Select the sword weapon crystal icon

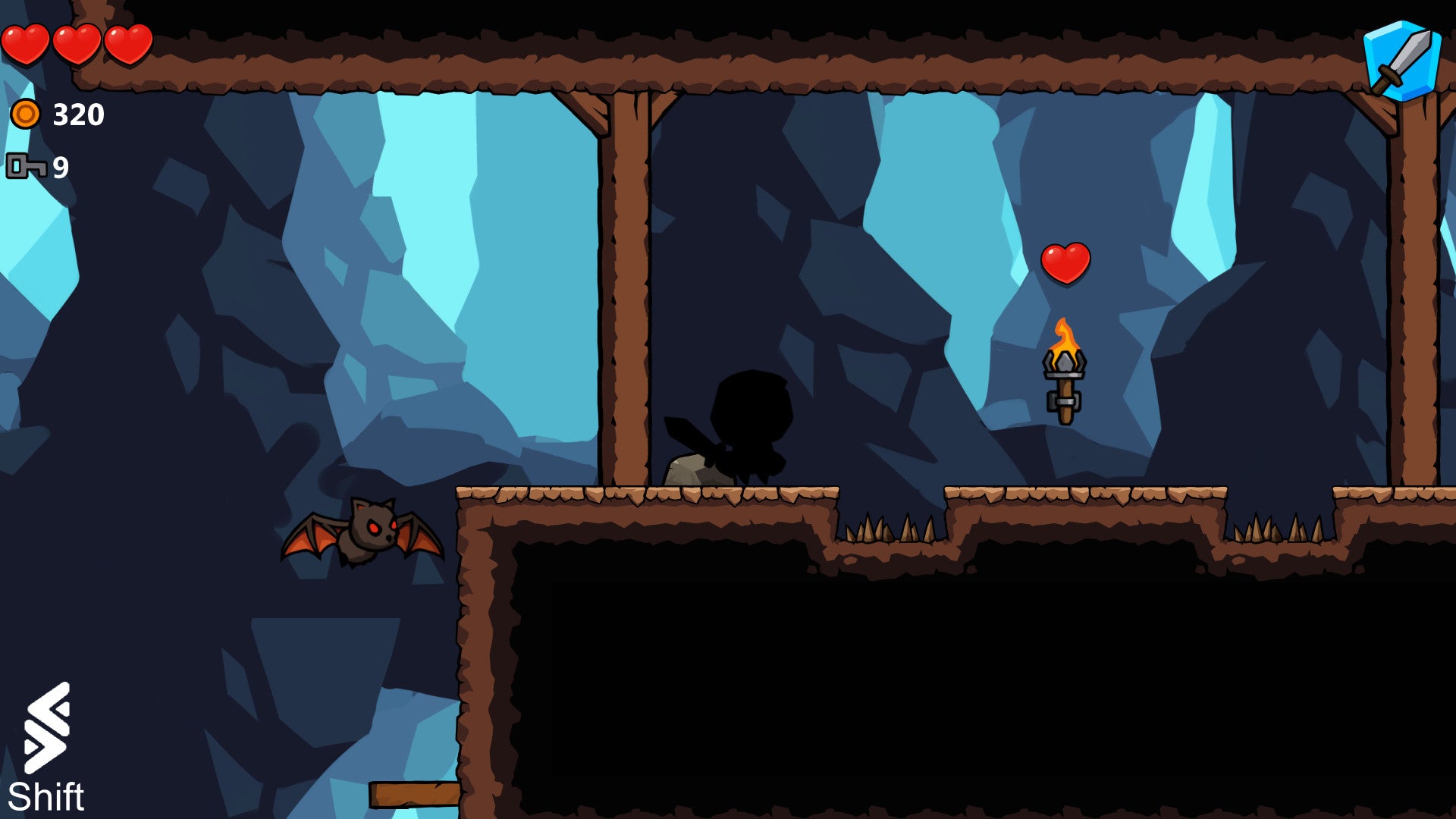click(1402, 61)
